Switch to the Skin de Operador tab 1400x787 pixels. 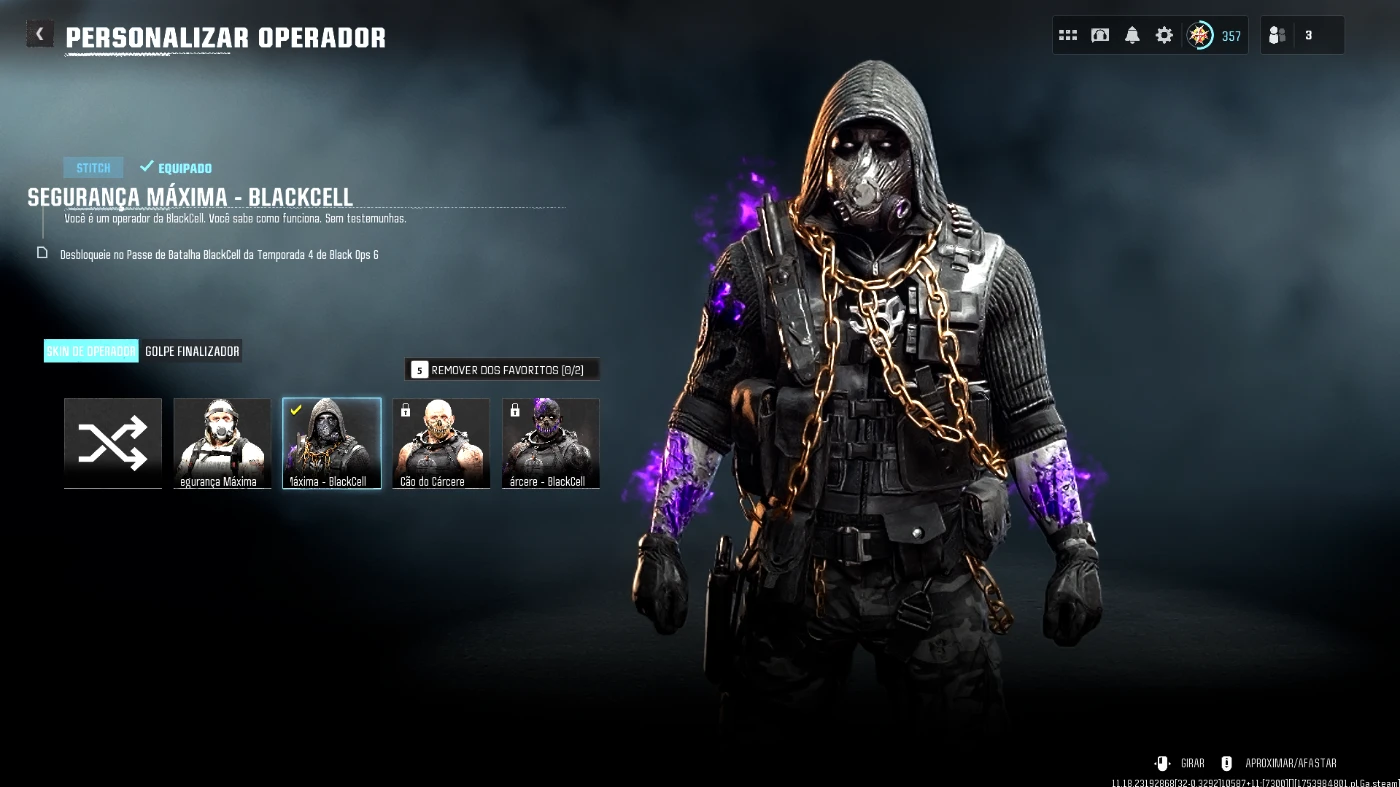[x=91, y=351]
